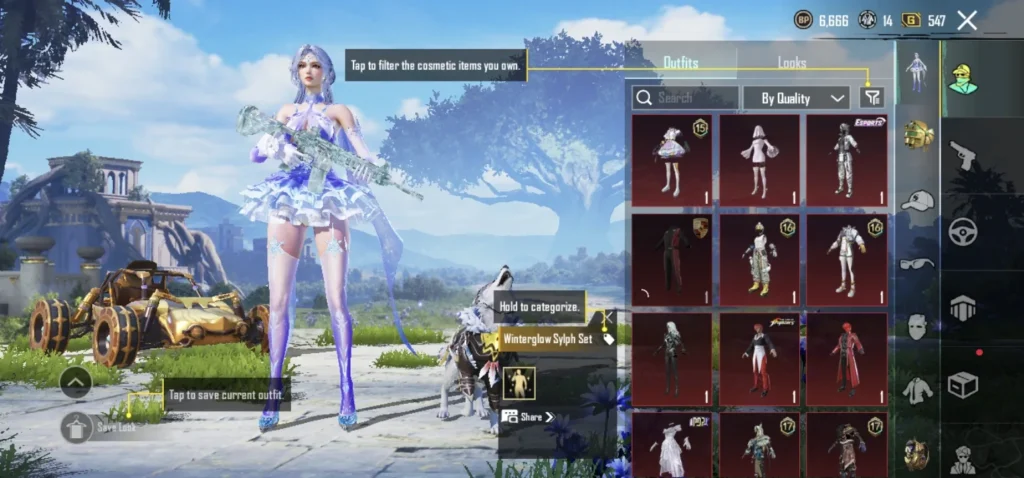Screen dimensions: 1024x478
Task: Select the Esports white outfit thumbnail
Action: [x=846, y=160]
